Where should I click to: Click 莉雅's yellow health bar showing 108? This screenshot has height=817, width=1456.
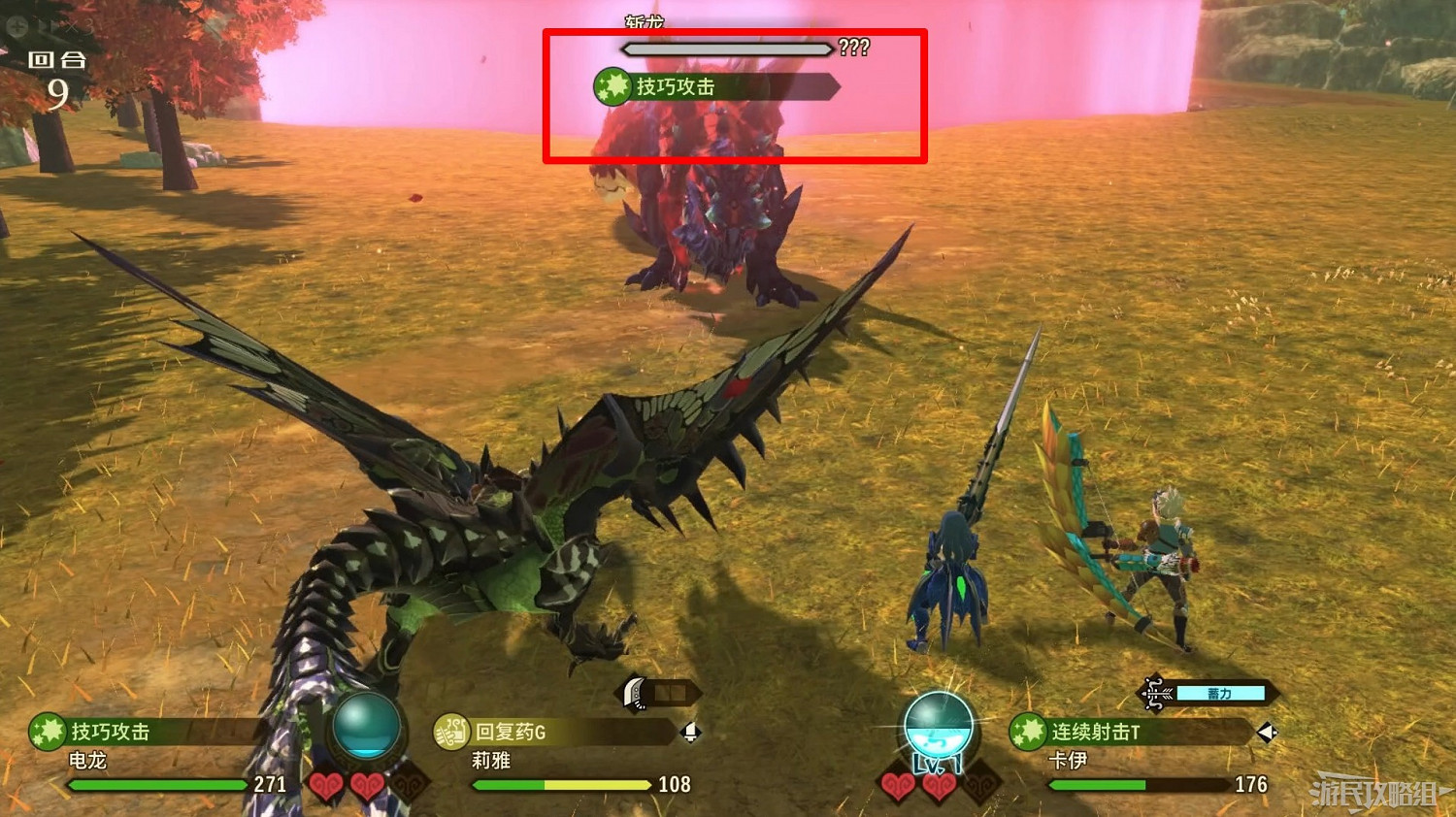[x=561, y=784]
